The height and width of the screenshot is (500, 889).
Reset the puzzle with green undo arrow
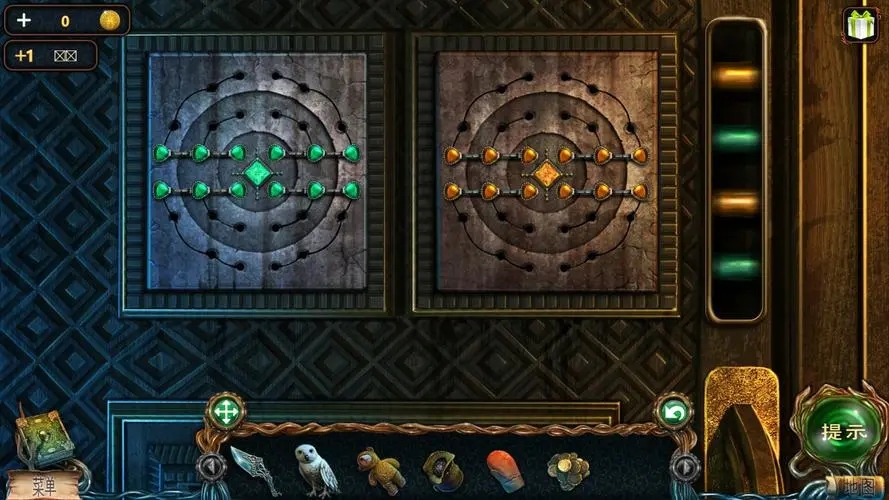click(673, 411)
